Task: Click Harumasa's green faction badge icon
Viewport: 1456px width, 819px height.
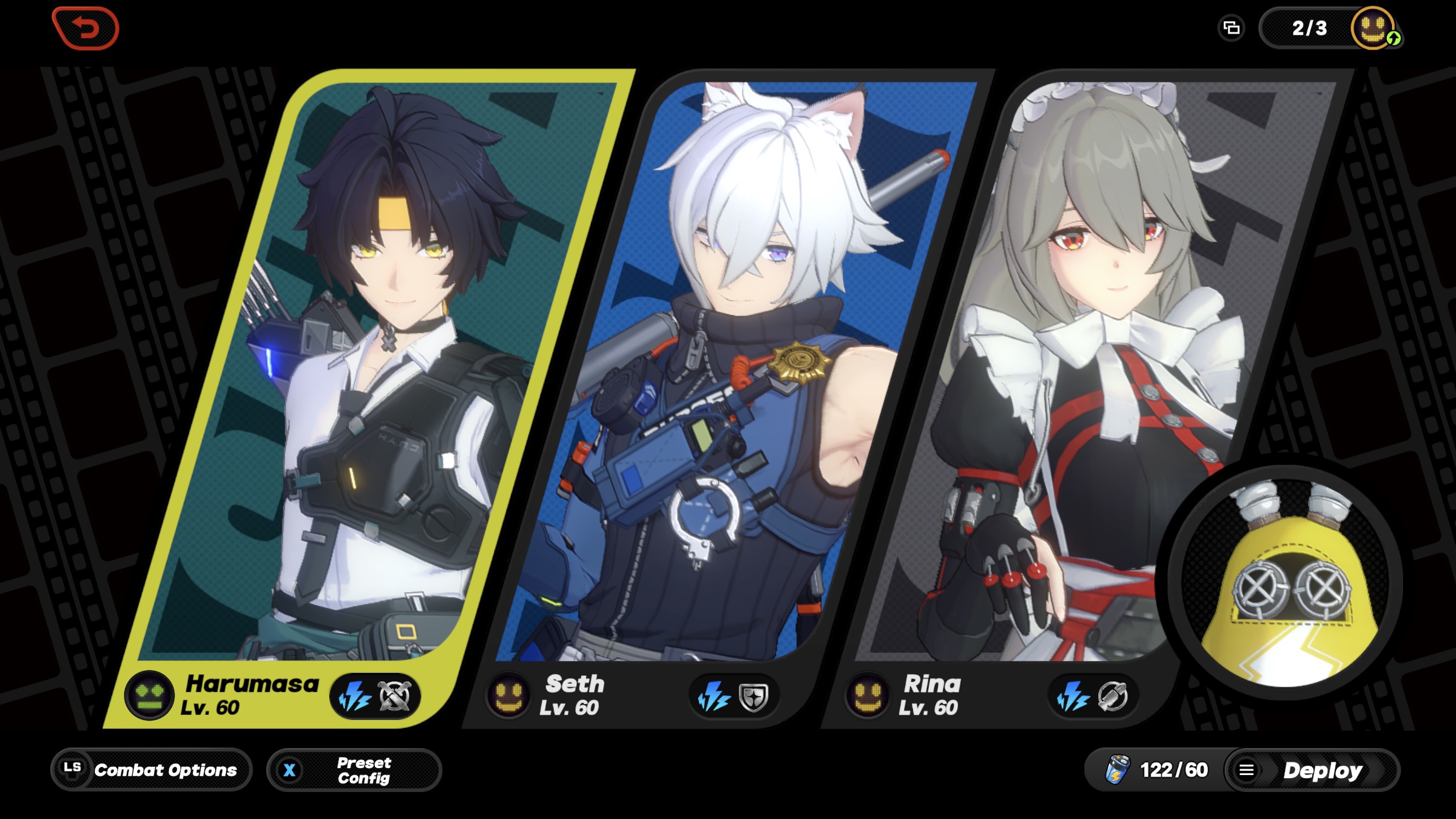Action: coord(149,696)
